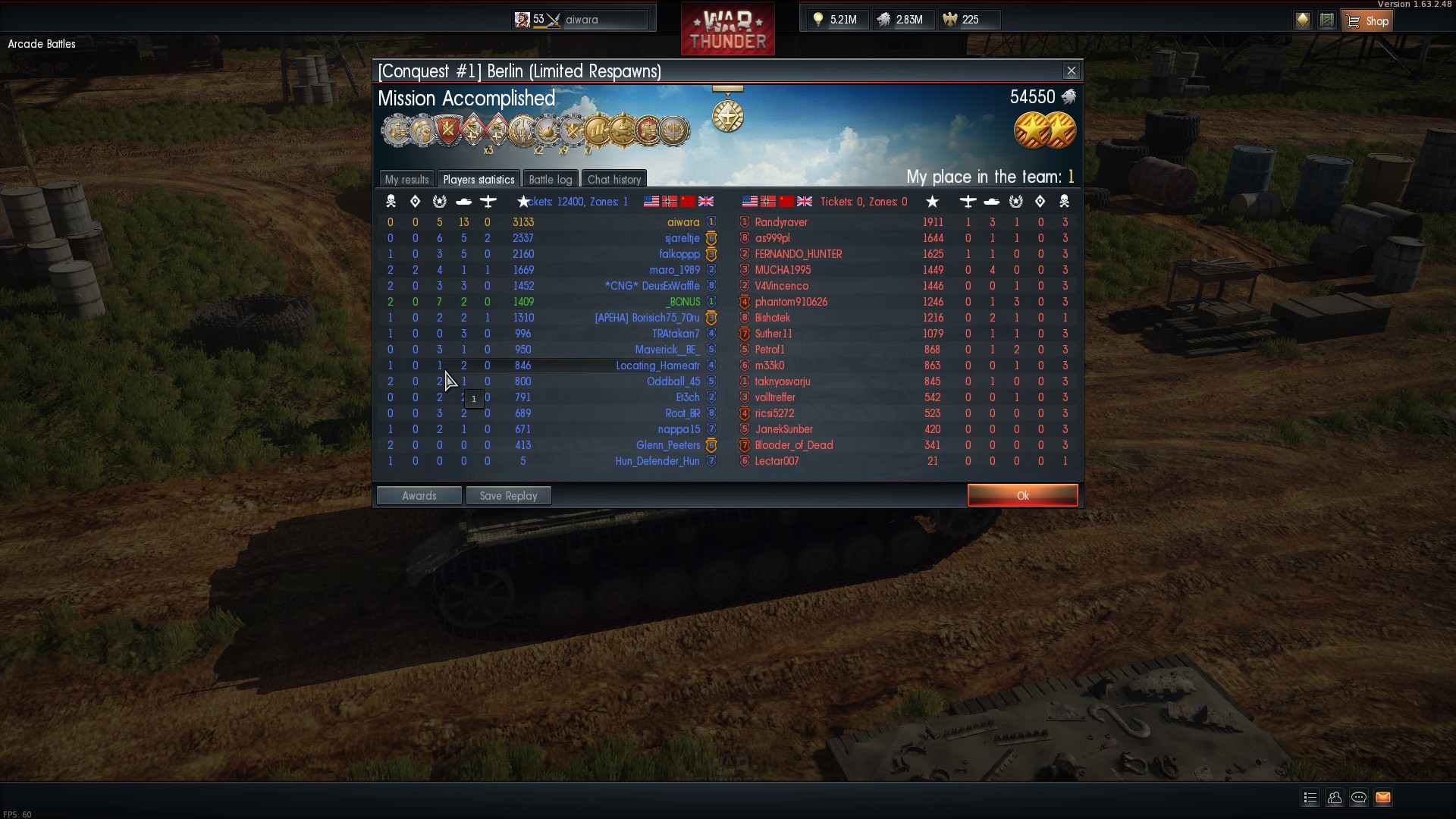Open the Shop
Screen dimensions: 1456x819
[1367, 20]
